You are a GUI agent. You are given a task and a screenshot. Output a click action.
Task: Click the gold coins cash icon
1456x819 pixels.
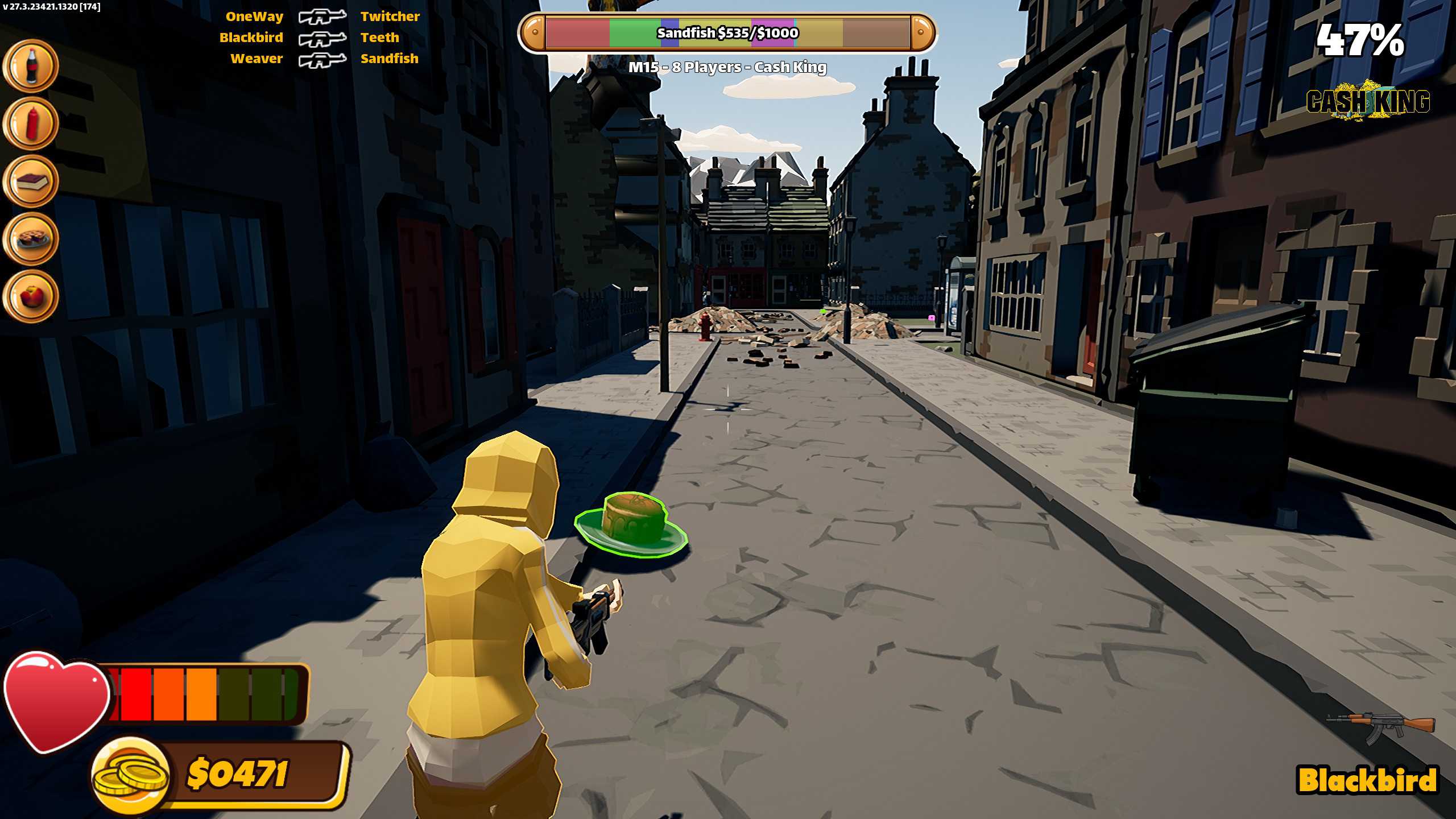pyautogui.click(x=131, y=776)
